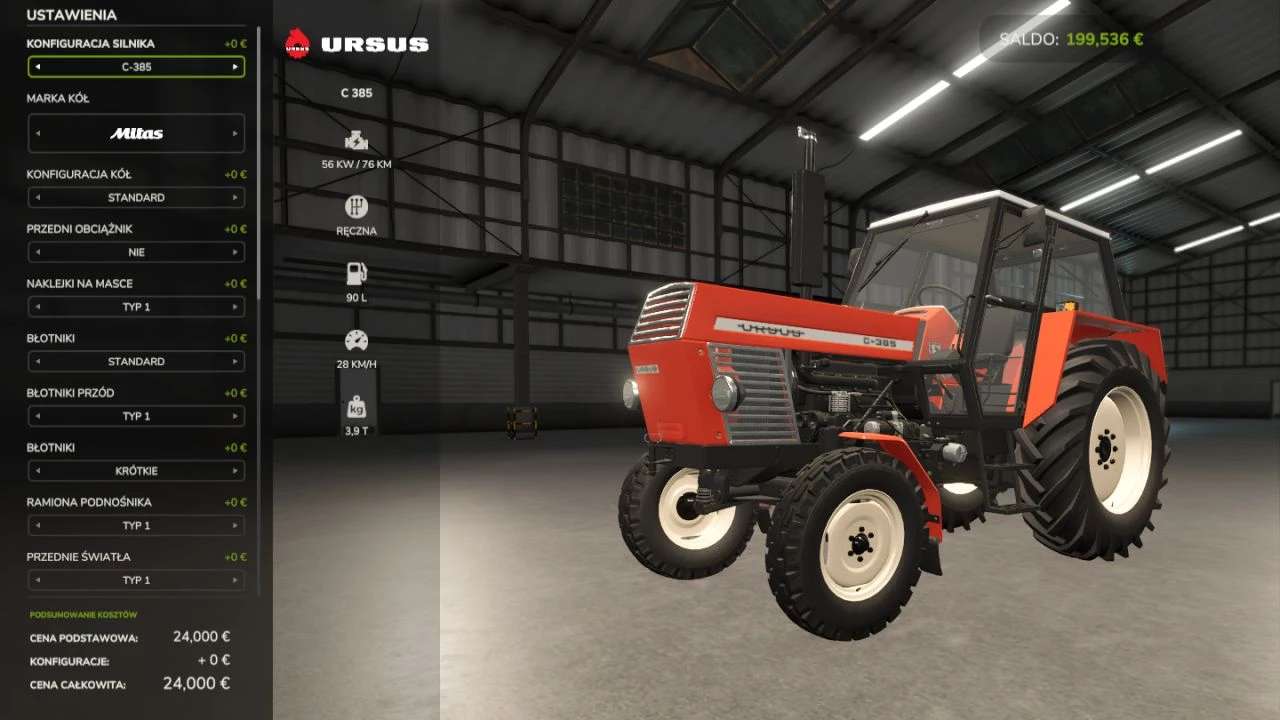Select the USTAWIENIA panel header
The image size is (1280, 720).
point(70,16)
